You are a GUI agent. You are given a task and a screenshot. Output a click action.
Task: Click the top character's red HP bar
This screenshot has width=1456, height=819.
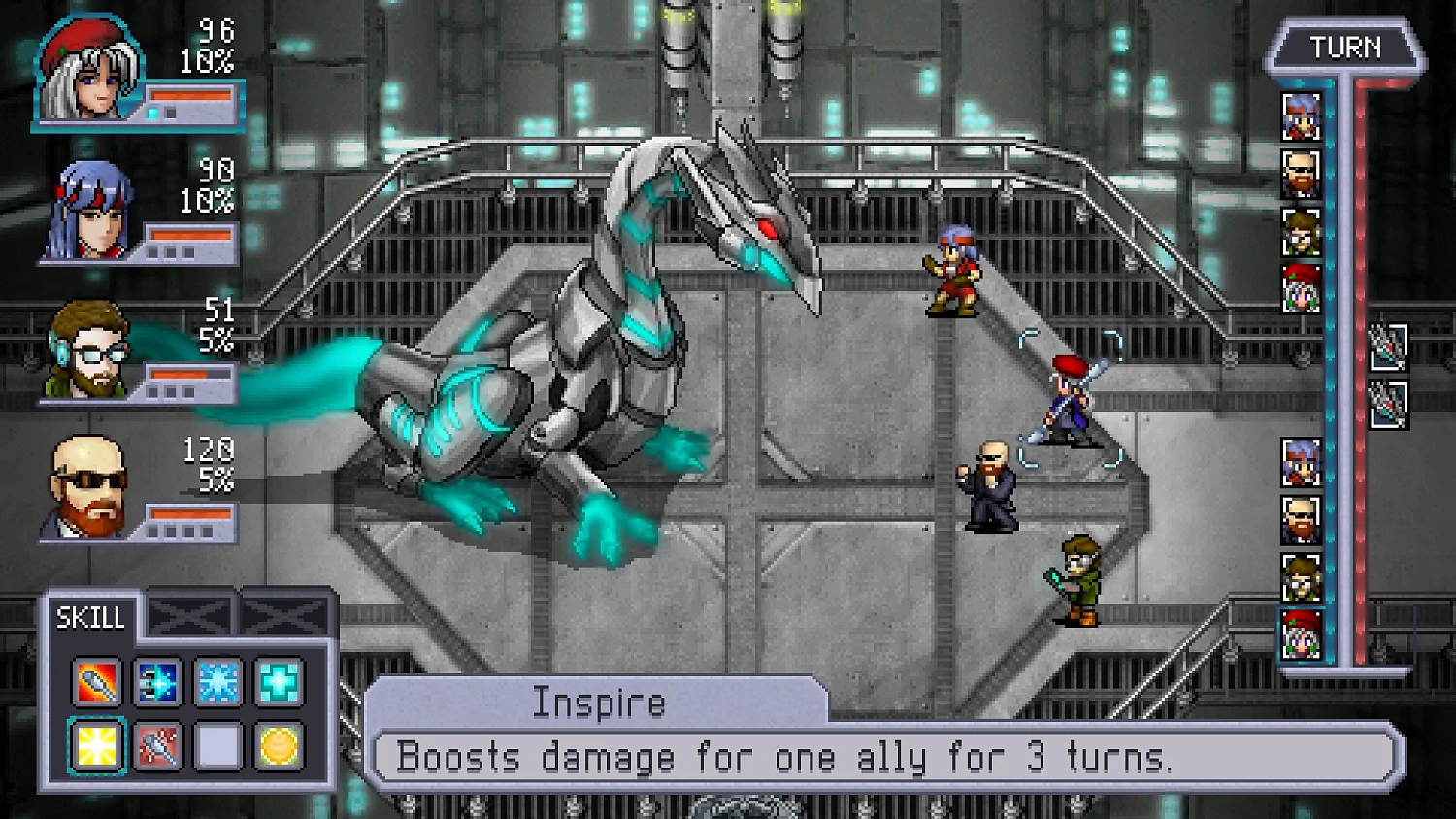coord(190,94)
